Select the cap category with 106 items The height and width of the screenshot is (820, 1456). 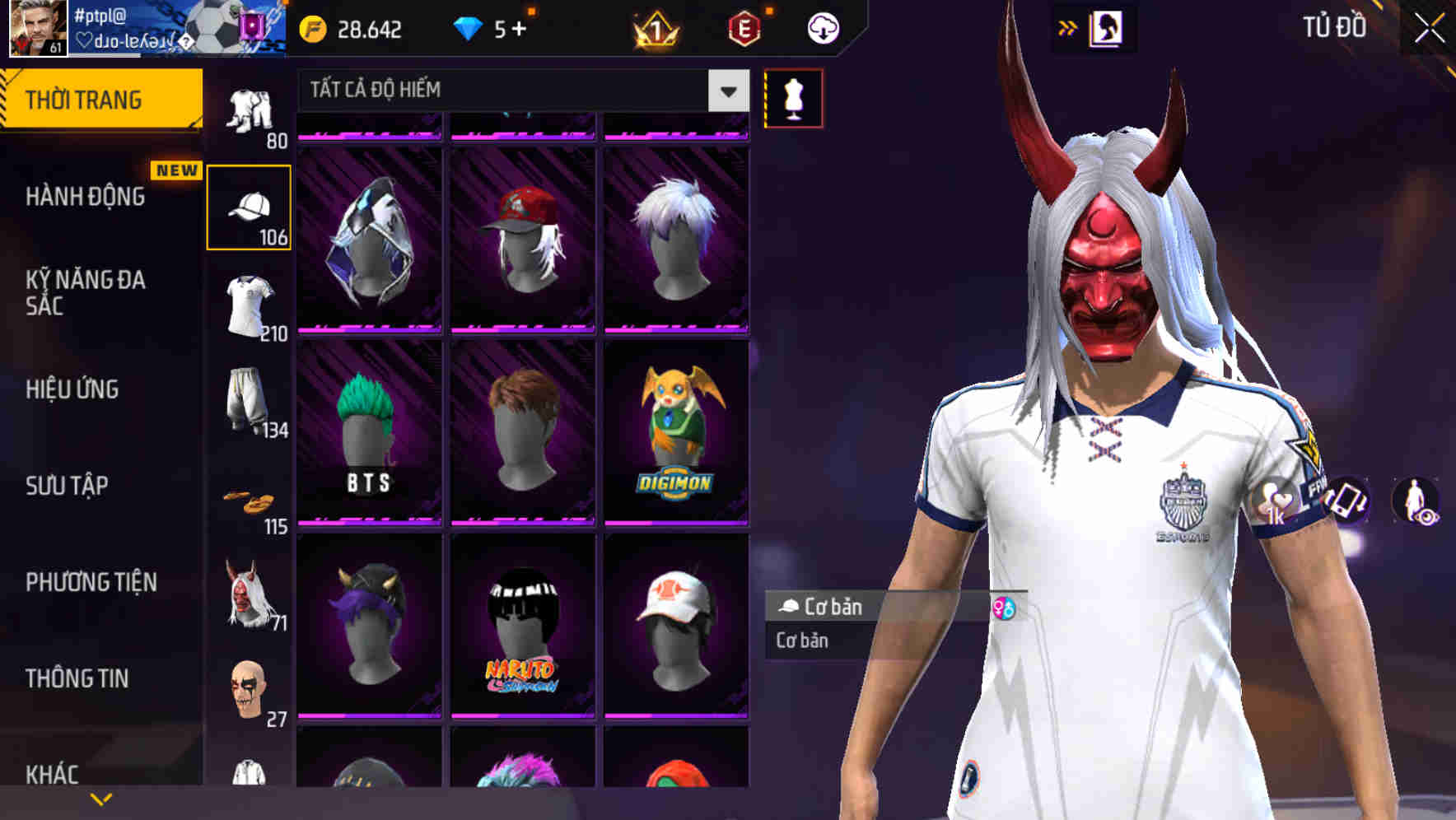tap(250, 206)
